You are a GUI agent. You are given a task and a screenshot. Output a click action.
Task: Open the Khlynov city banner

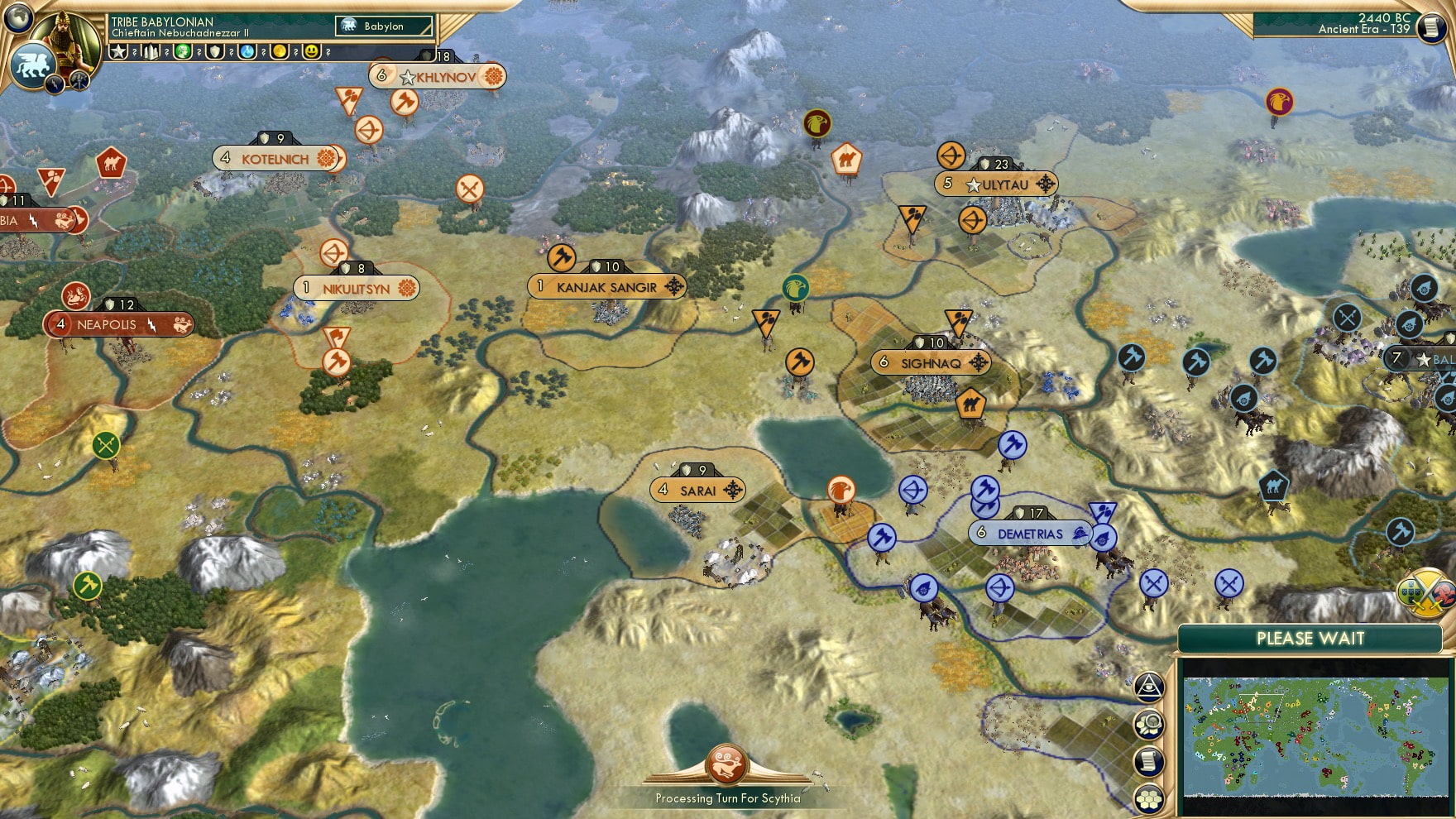coord(438,75)
